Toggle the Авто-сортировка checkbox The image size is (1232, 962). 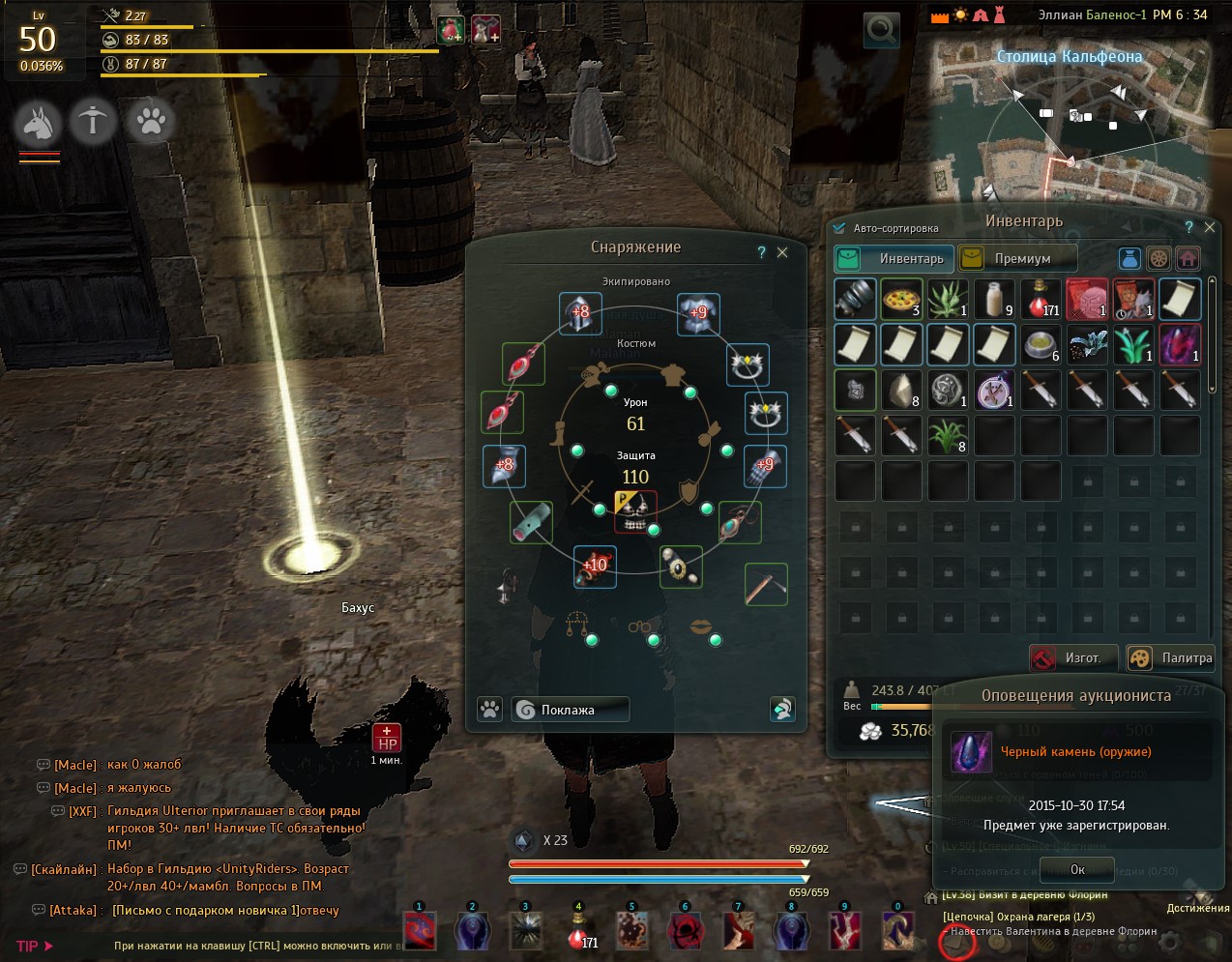(x=839, y=228)
